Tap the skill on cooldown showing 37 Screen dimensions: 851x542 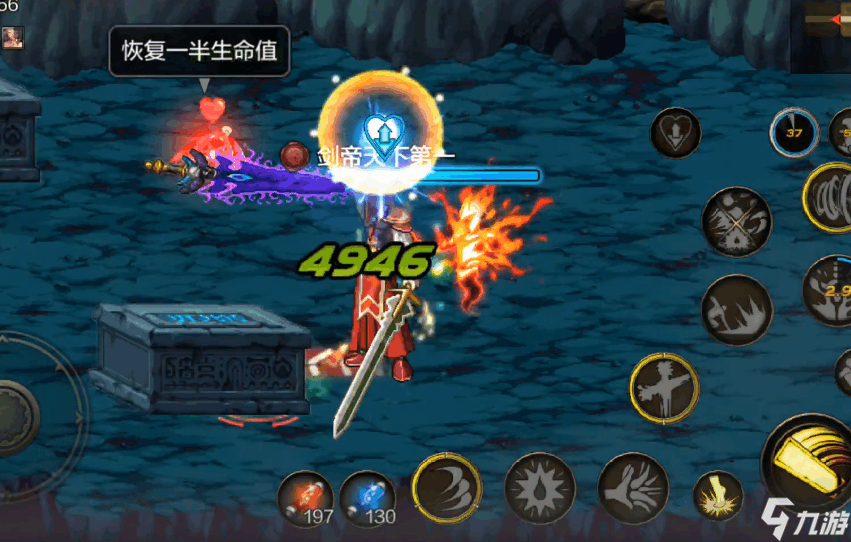click(794, 134)
